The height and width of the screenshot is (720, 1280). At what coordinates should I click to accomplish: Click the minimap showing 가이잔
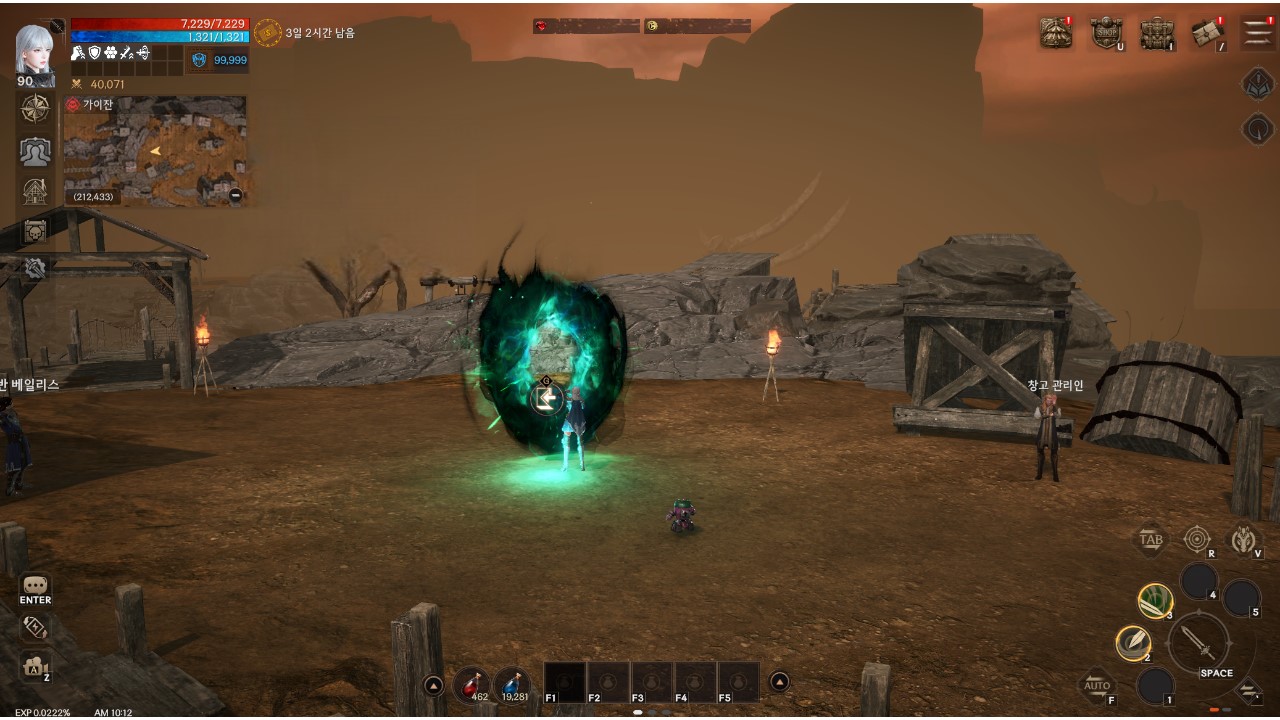click(x=155, y=151)
